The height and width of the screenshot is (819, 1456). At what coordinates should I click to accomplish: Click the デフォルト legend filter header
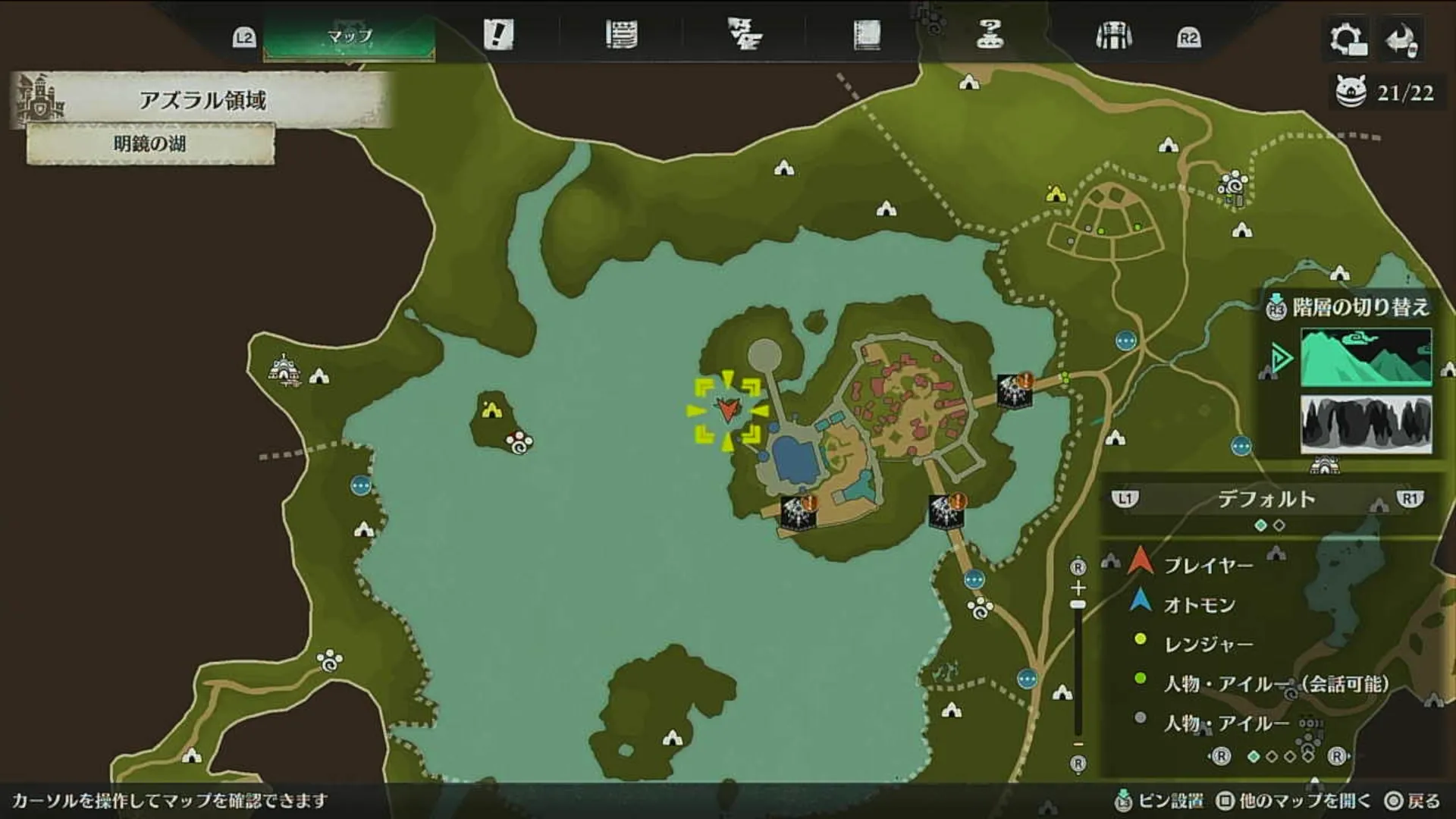coord(1266,498)
